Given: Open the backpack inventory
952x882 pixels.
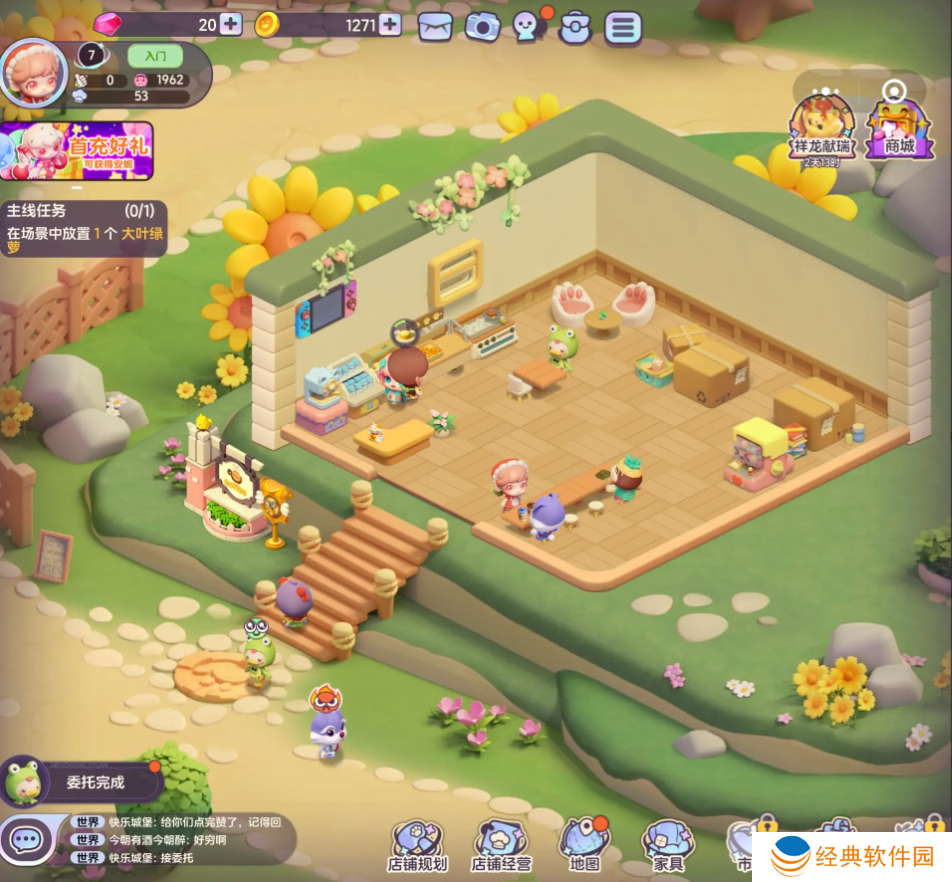Looking at the screenshot, I should tap(575, 27).
